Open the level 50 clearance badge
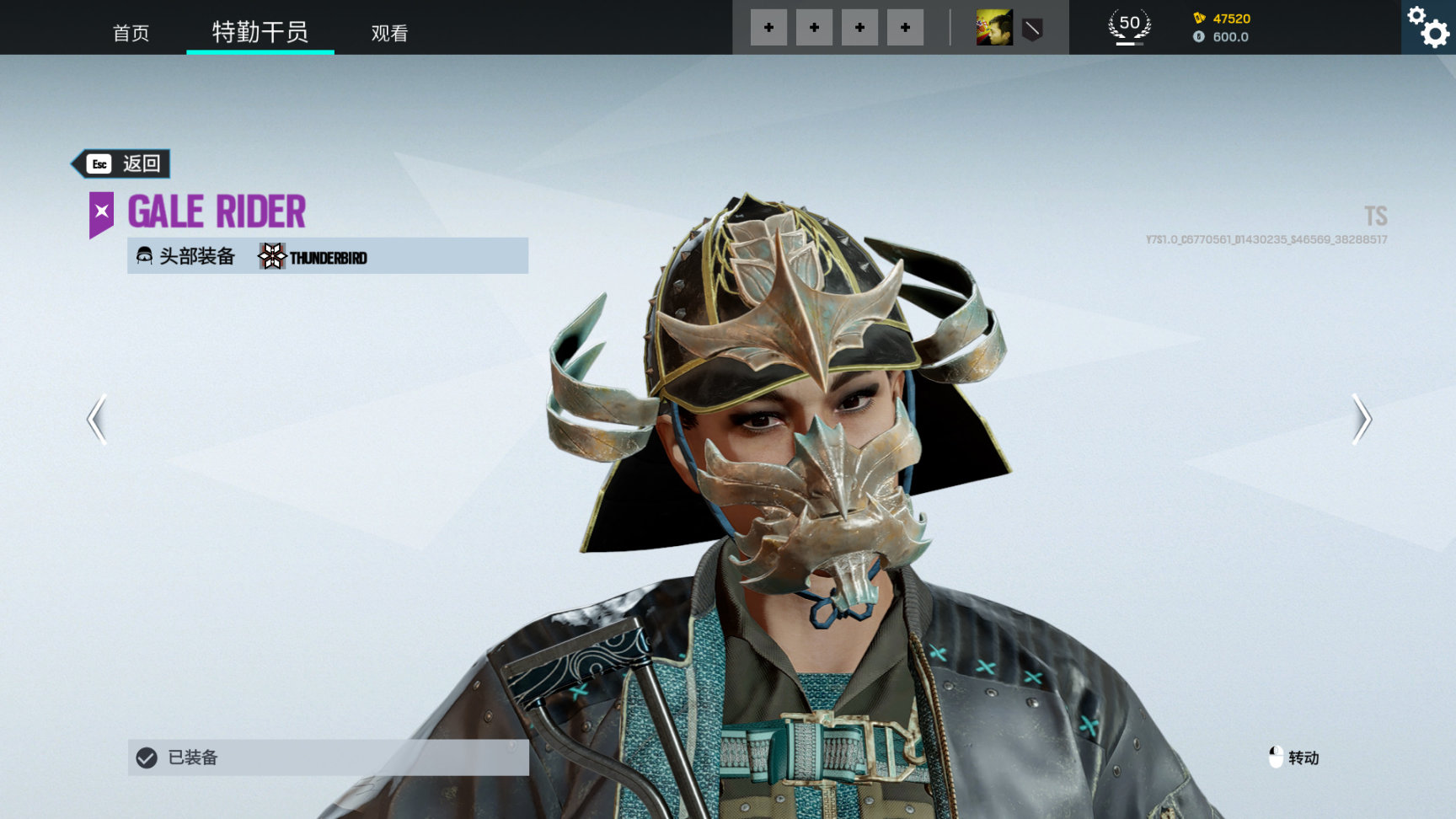This screenshot has height=819, width=1456. pos(1129,27)
